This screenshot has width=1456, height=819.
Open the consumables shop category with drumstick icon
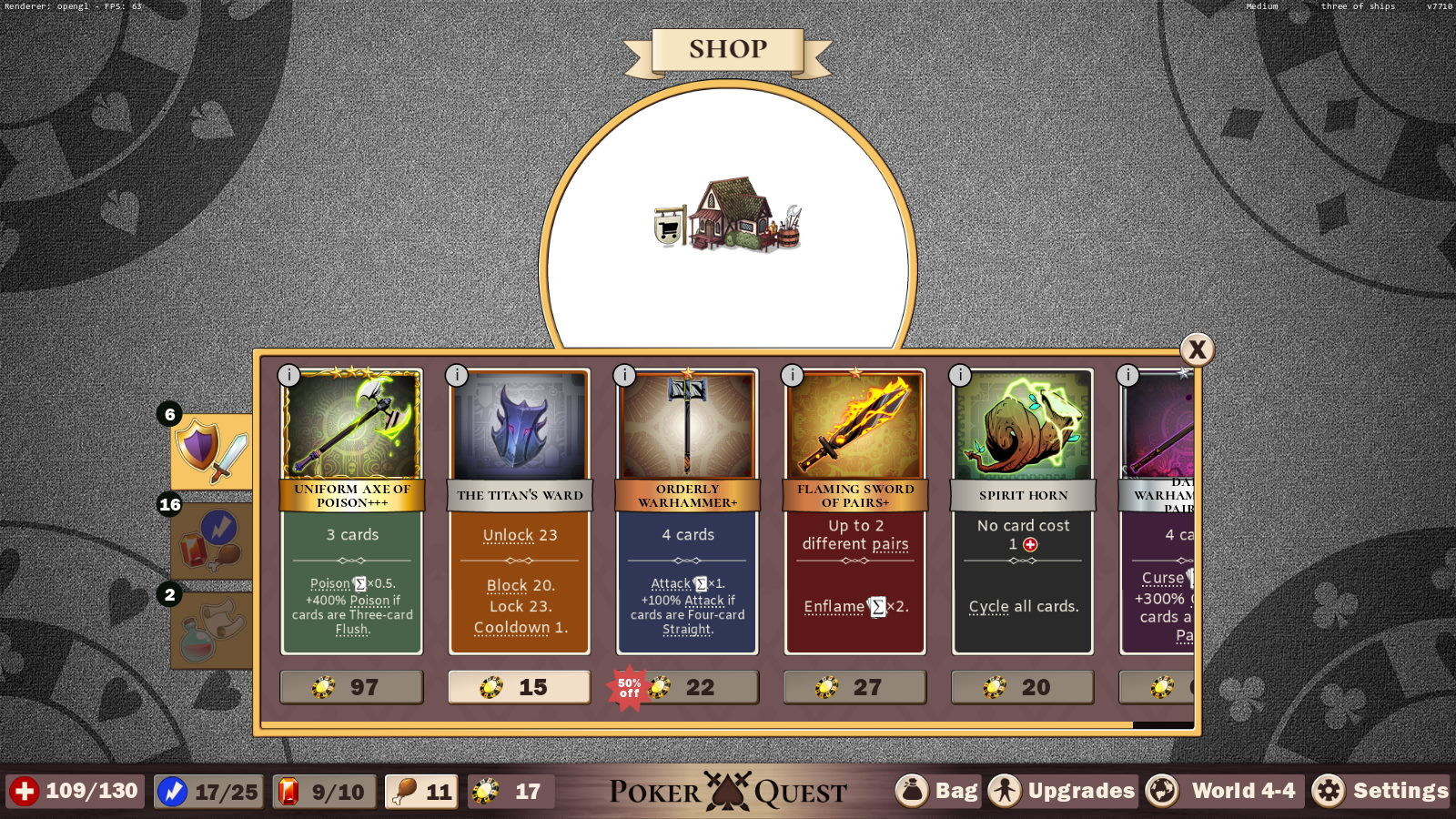tap(208, 538)
